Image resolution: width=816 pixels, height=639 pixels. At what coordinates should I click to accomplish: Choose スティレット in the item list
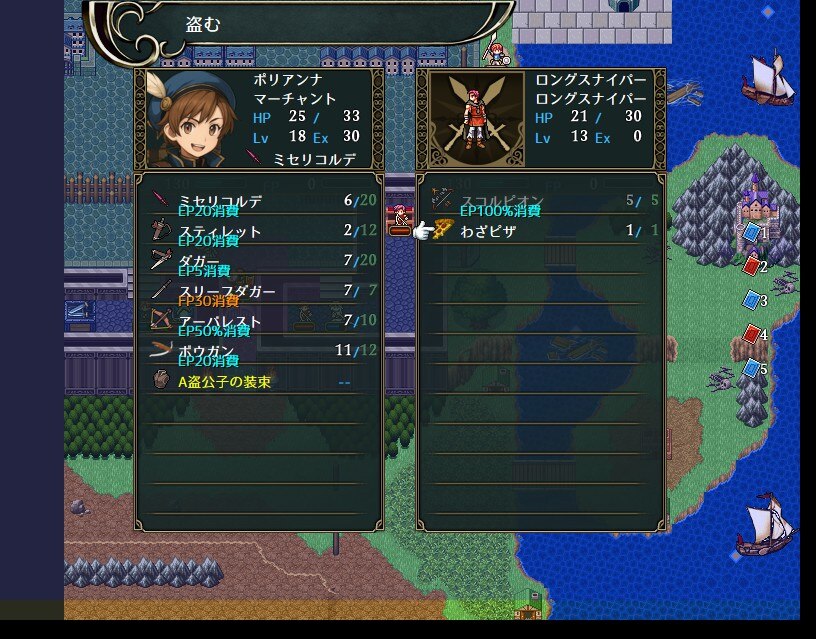click(258, 231)
